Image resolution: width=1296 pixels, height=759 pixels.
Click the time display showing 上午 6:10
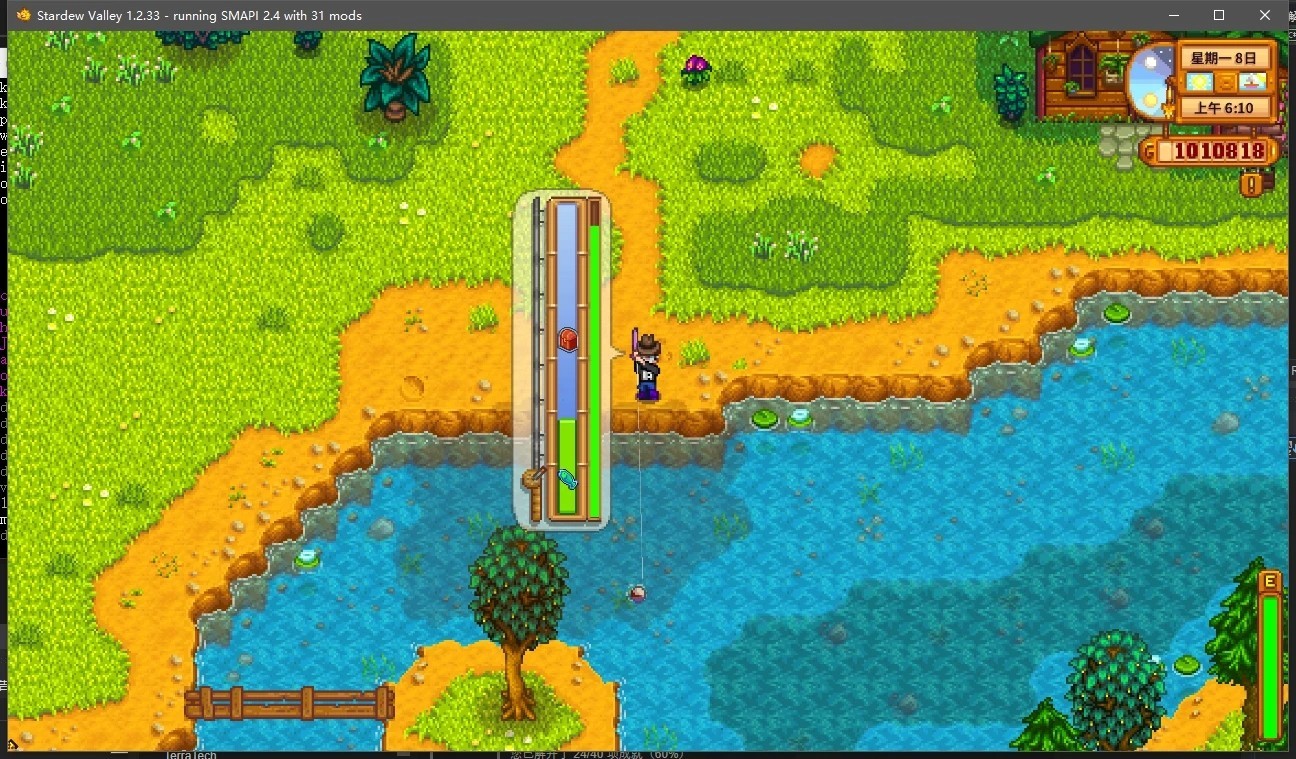pyautogui.click(x=1227, y=108)
